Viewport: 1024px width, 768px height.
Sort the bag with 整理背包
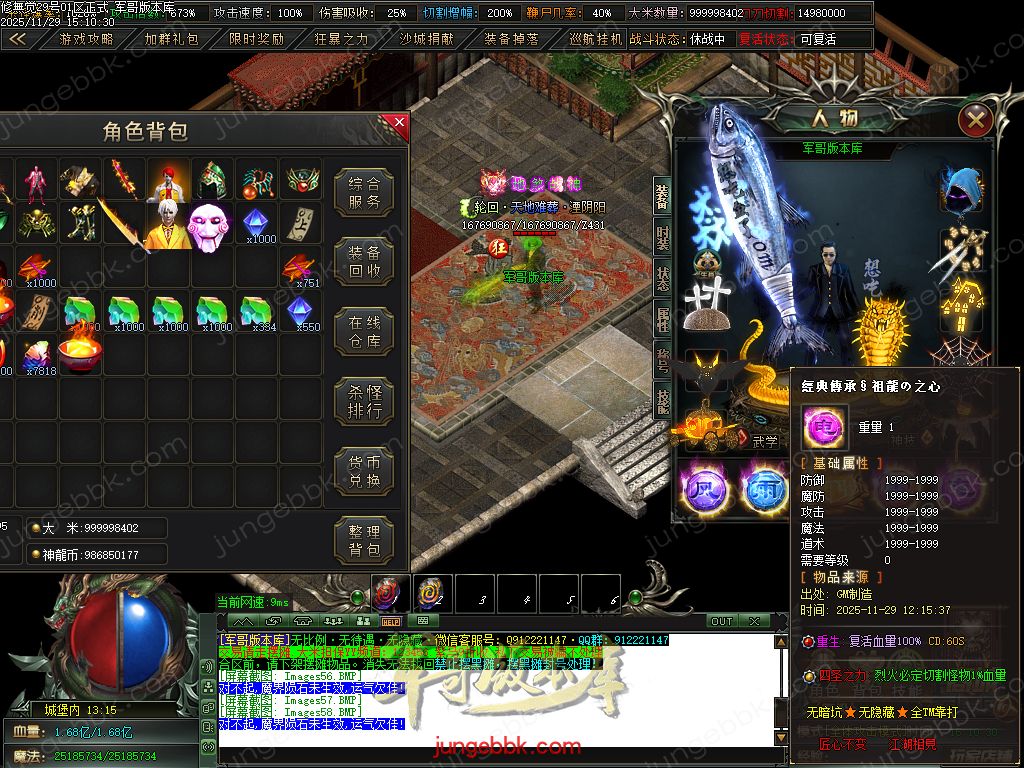(x=364, y=541)
